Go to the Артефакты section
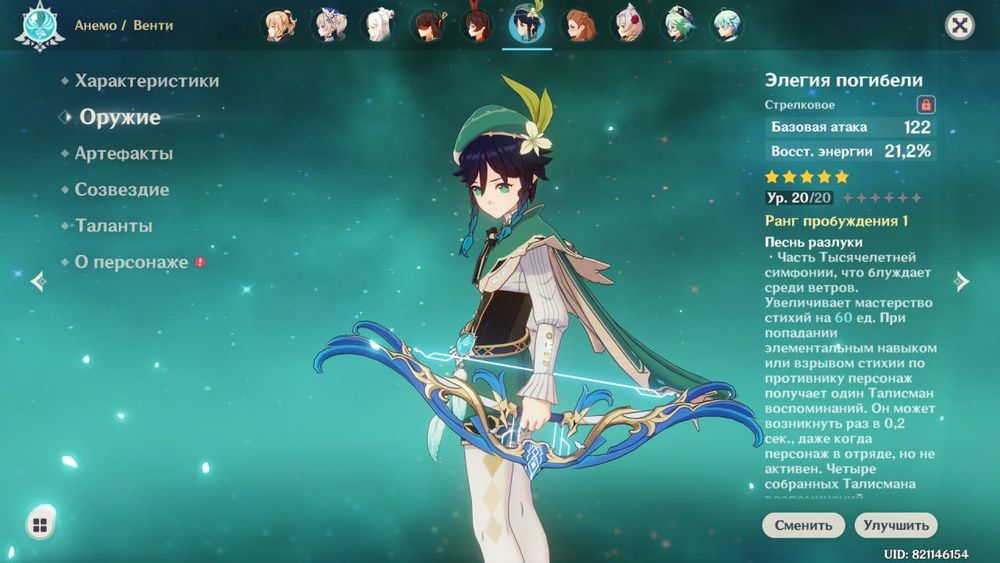 click(123, 154)
